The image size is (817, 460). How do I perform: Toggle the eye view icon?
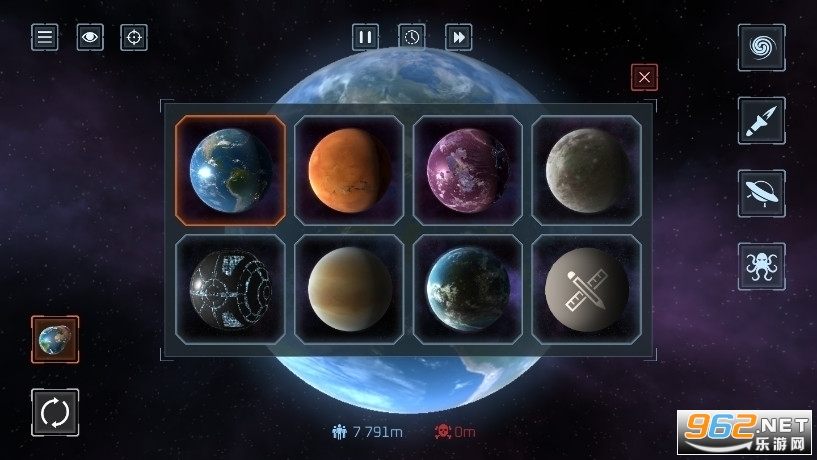[x=90, y=38]
